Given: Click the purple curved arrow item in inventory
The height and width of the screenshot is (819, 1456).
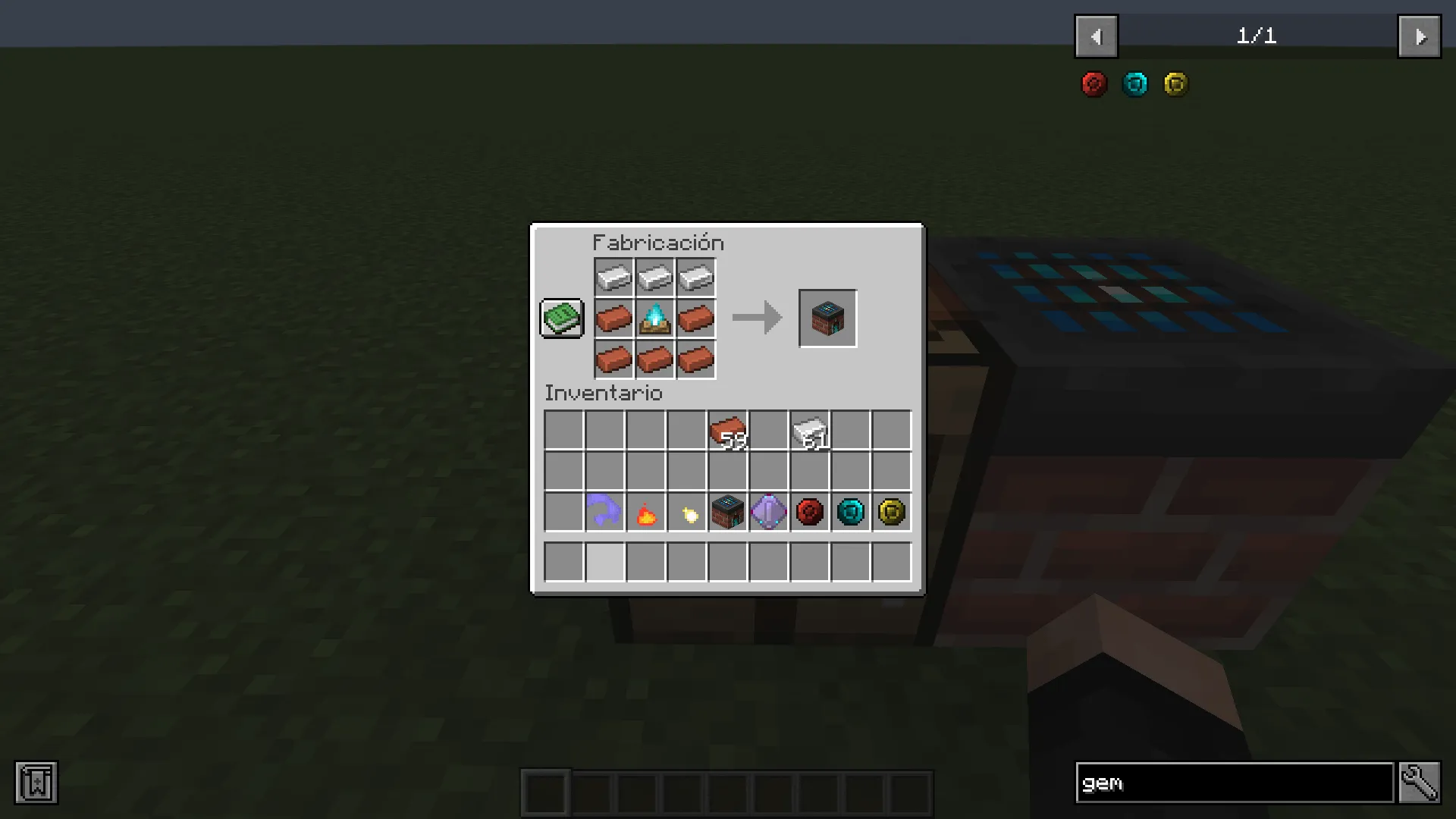Looking at the screenshot, I should pos(604,512).
